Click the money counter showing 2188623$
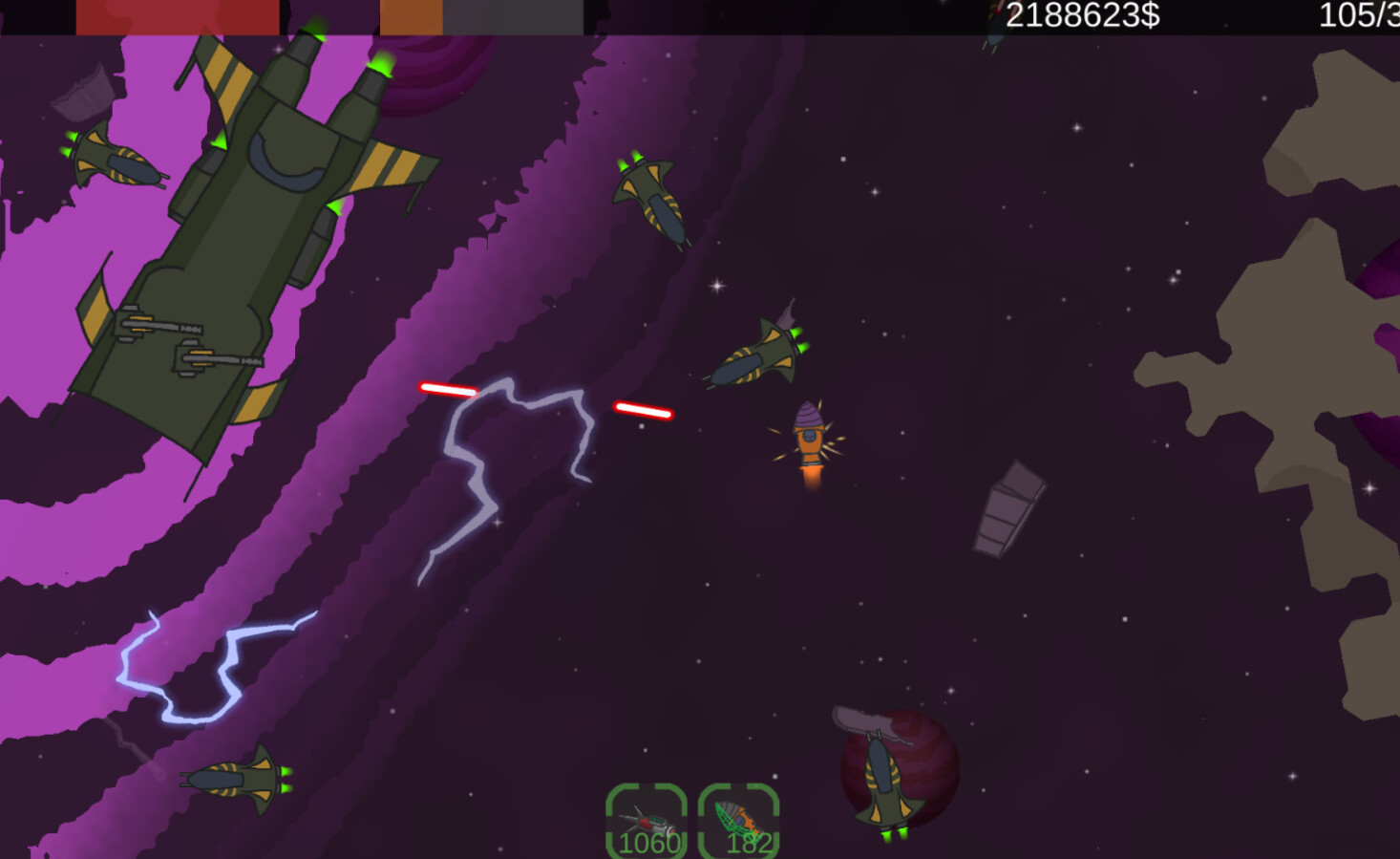Image resolution: width=1400 pixels, height=859 pixels. (1082, 13)
